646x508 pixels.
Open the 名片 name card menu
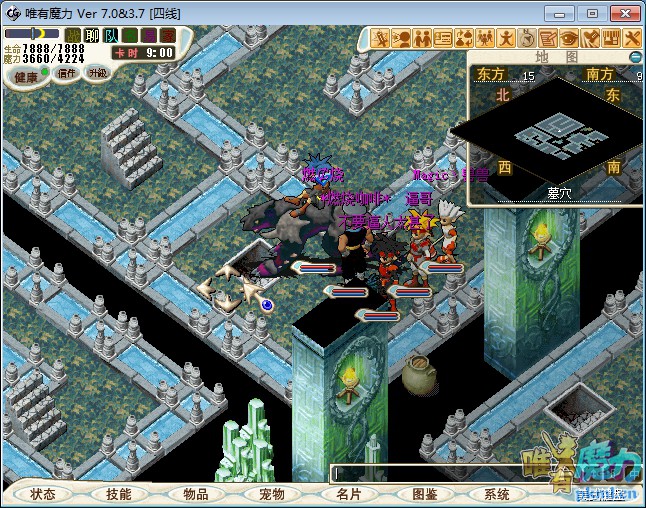tap(348, 494)
